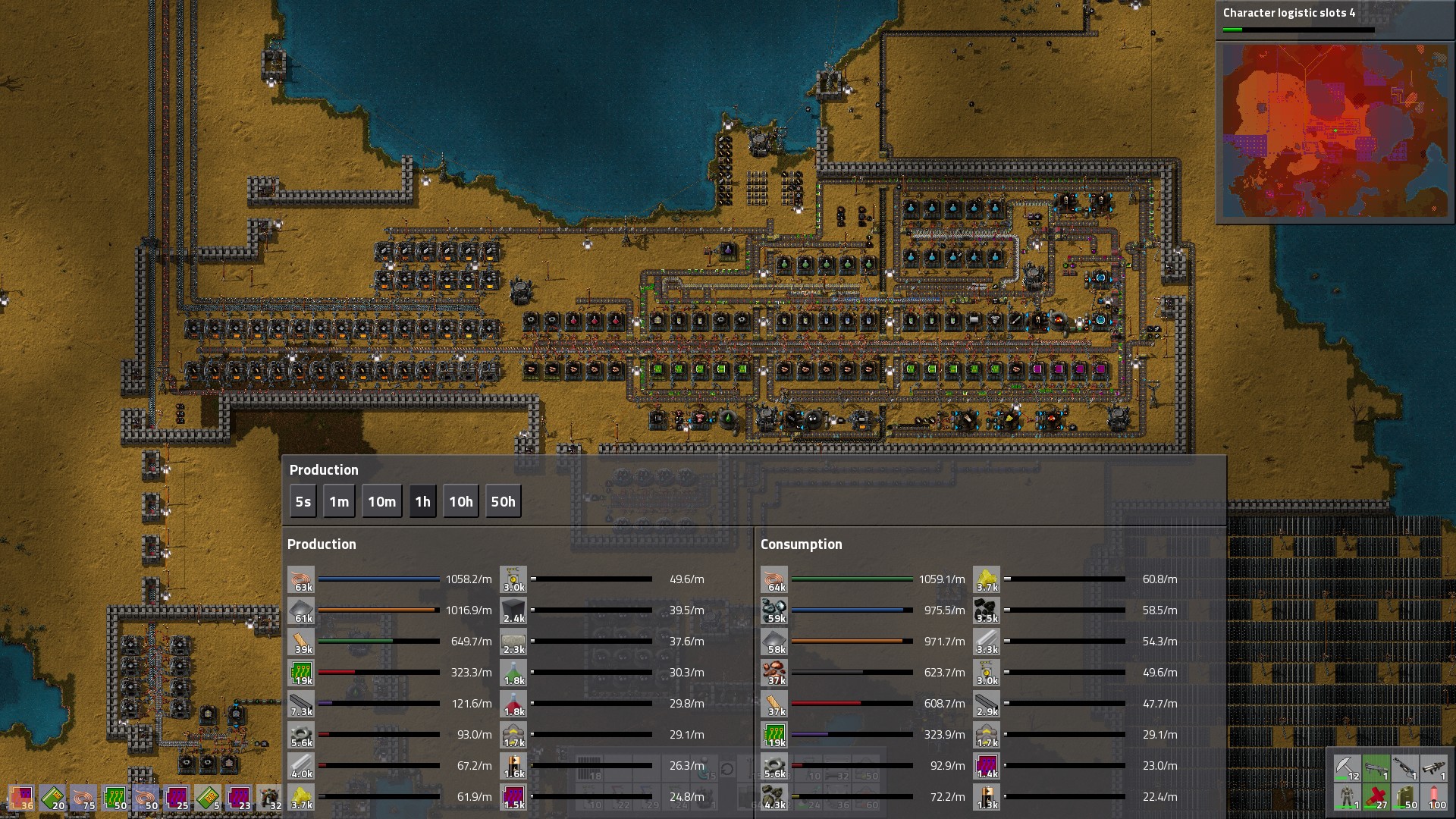Click the flamethrower ammo canister slot
1456x819 pixels.
coord(1405,797)
